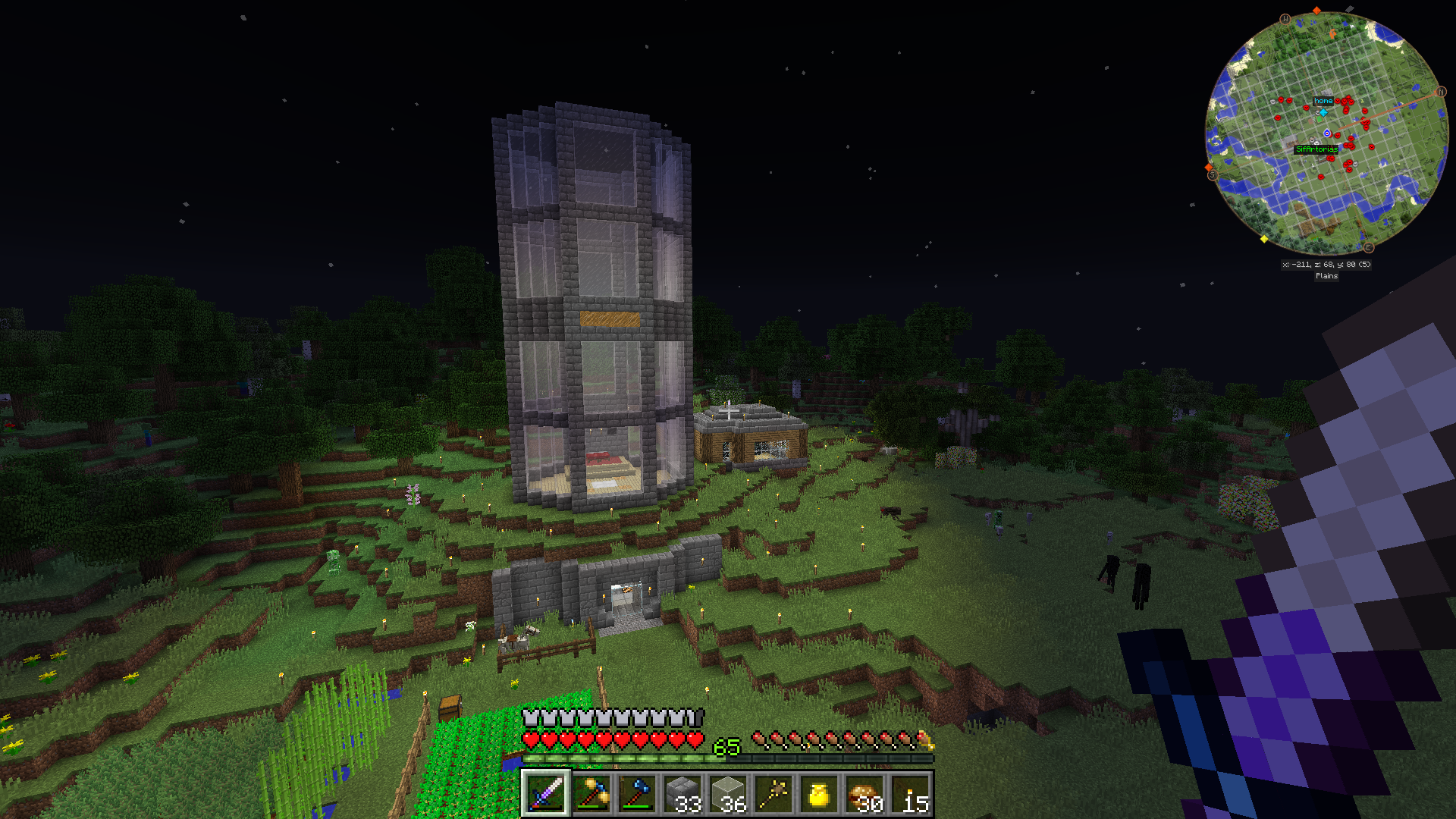Select the torch stack of 15
Viewport: 1456px width, 819px height.
911,794
